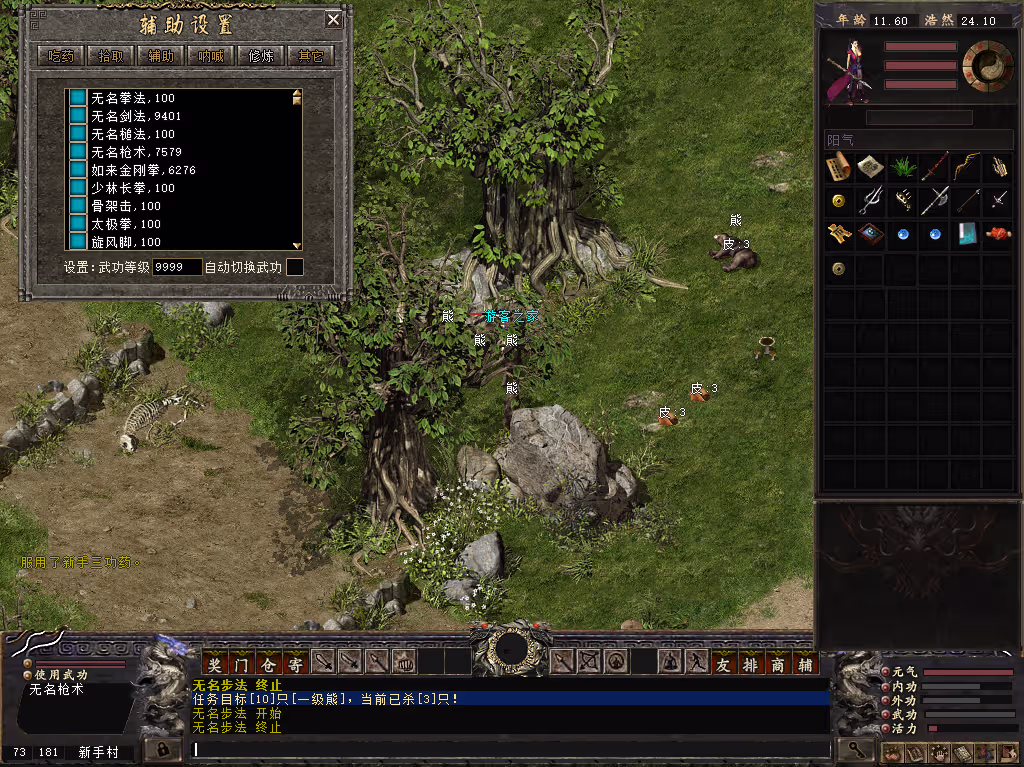Toggle the 太极拳 skill checkbox

(77, 224)
